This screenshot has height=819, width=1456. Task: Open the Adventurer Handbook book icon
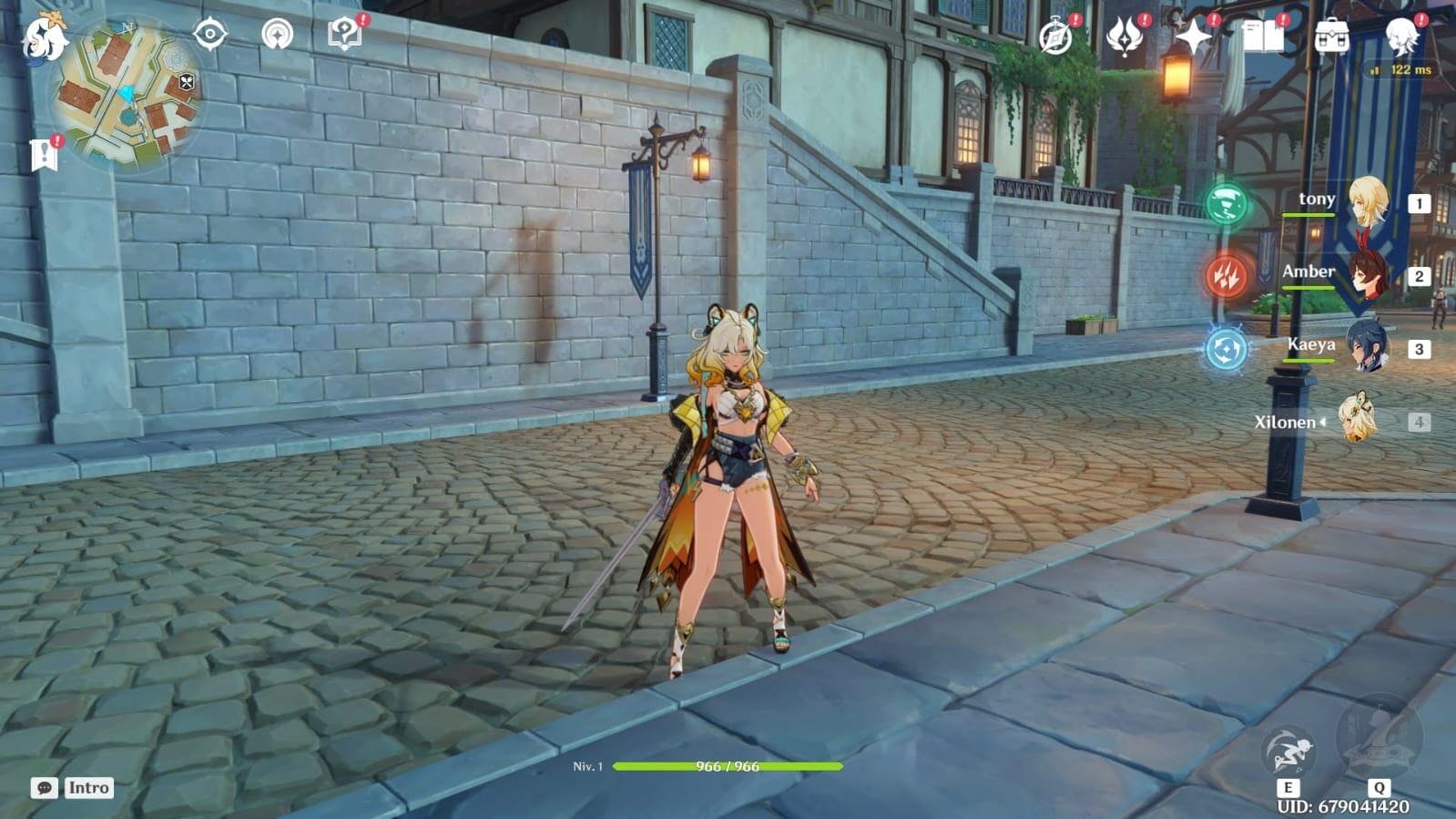coord(1262,37)
